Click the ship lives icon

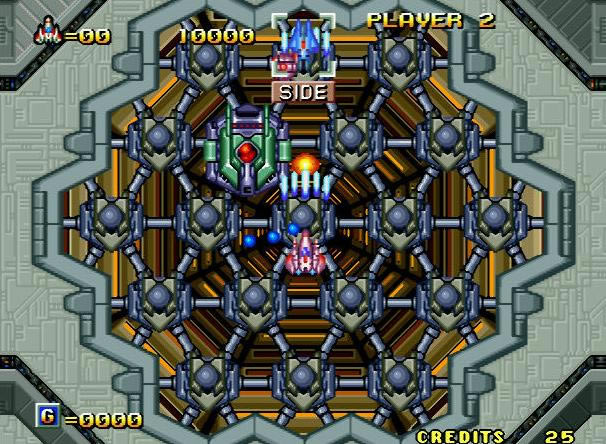pyautogui.click(x=47, y=33)
